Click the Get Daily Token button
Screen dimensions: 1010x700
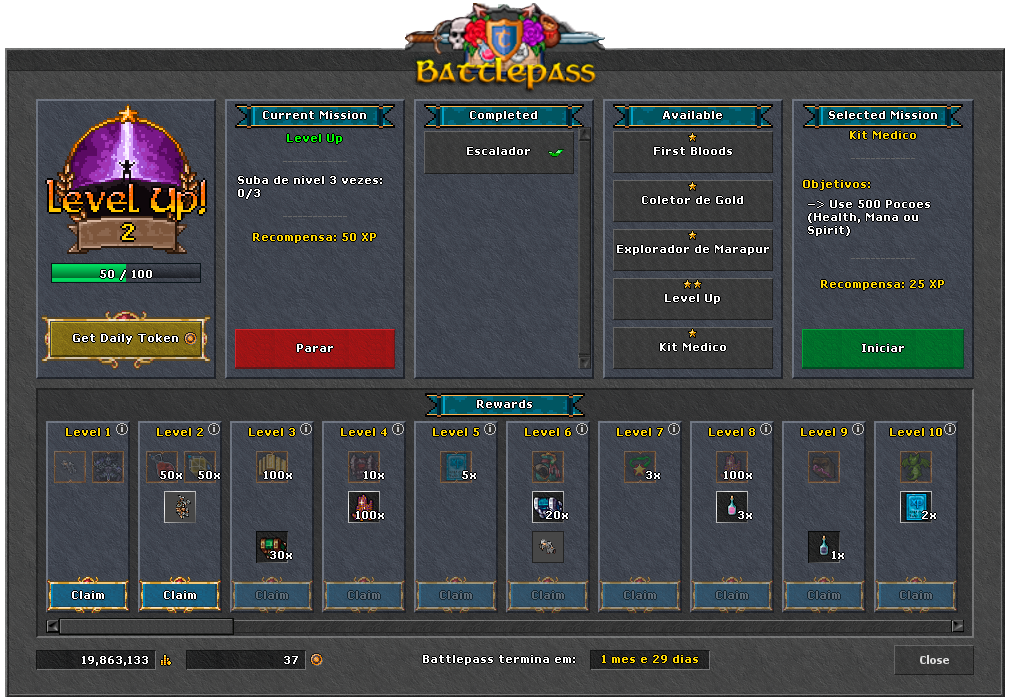(126, 338)
